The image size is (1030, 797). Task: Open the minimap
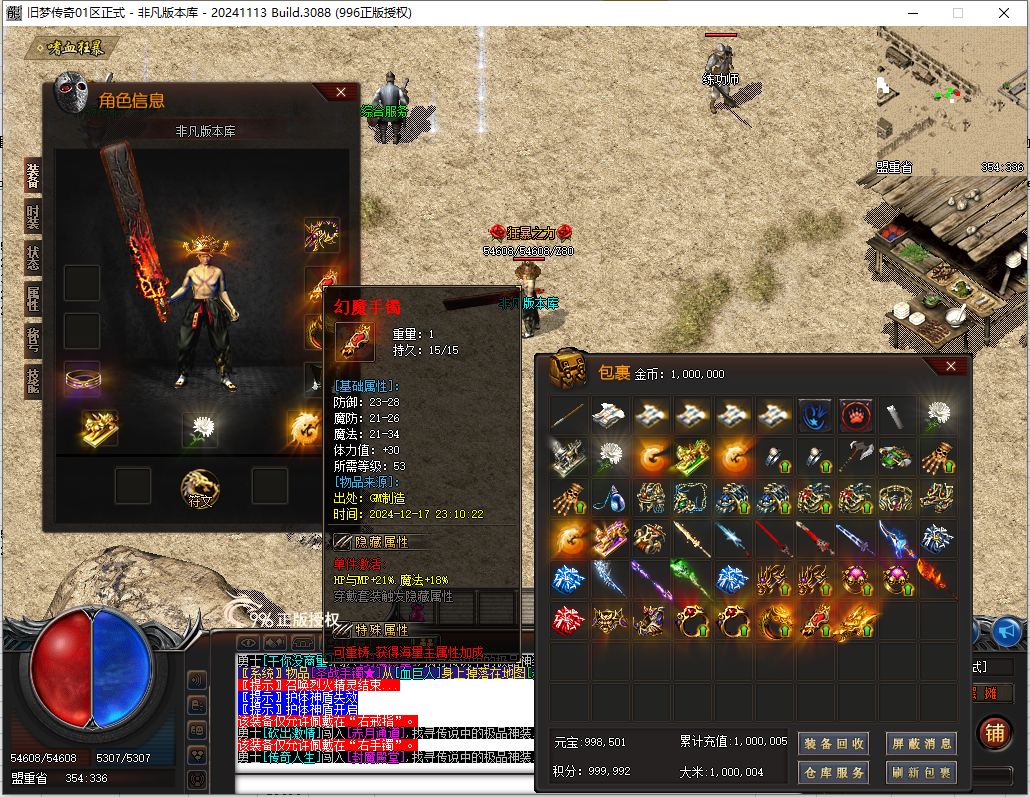[950, 100]
